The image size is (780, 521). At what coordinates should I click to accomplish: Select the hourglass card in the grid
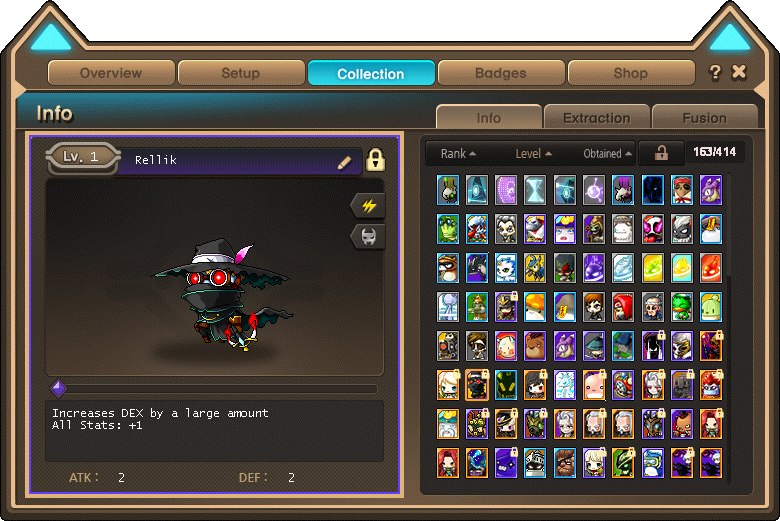[x=536, y=189]
